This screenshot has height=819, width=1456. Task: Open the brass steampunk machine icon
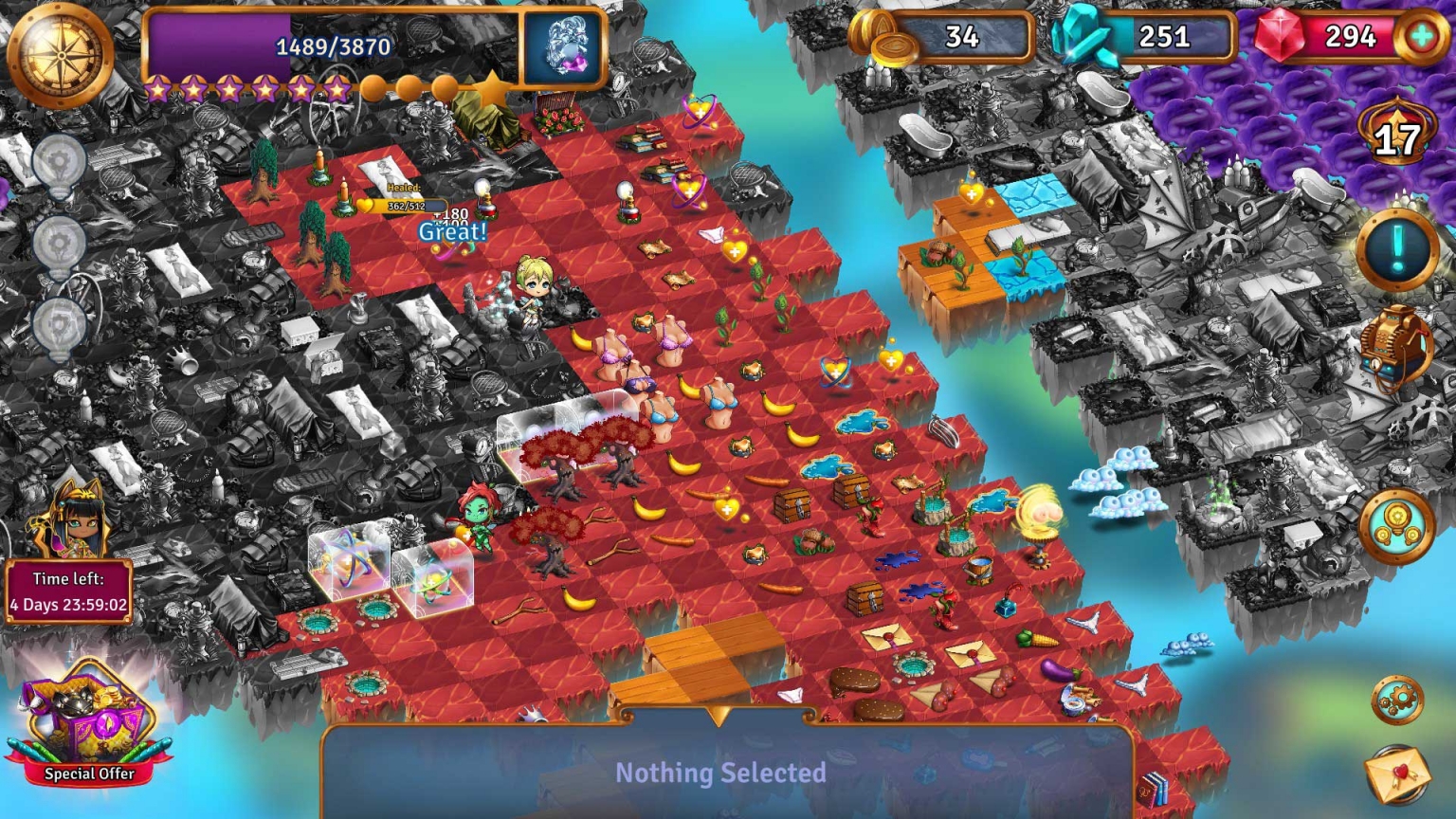1394,347
